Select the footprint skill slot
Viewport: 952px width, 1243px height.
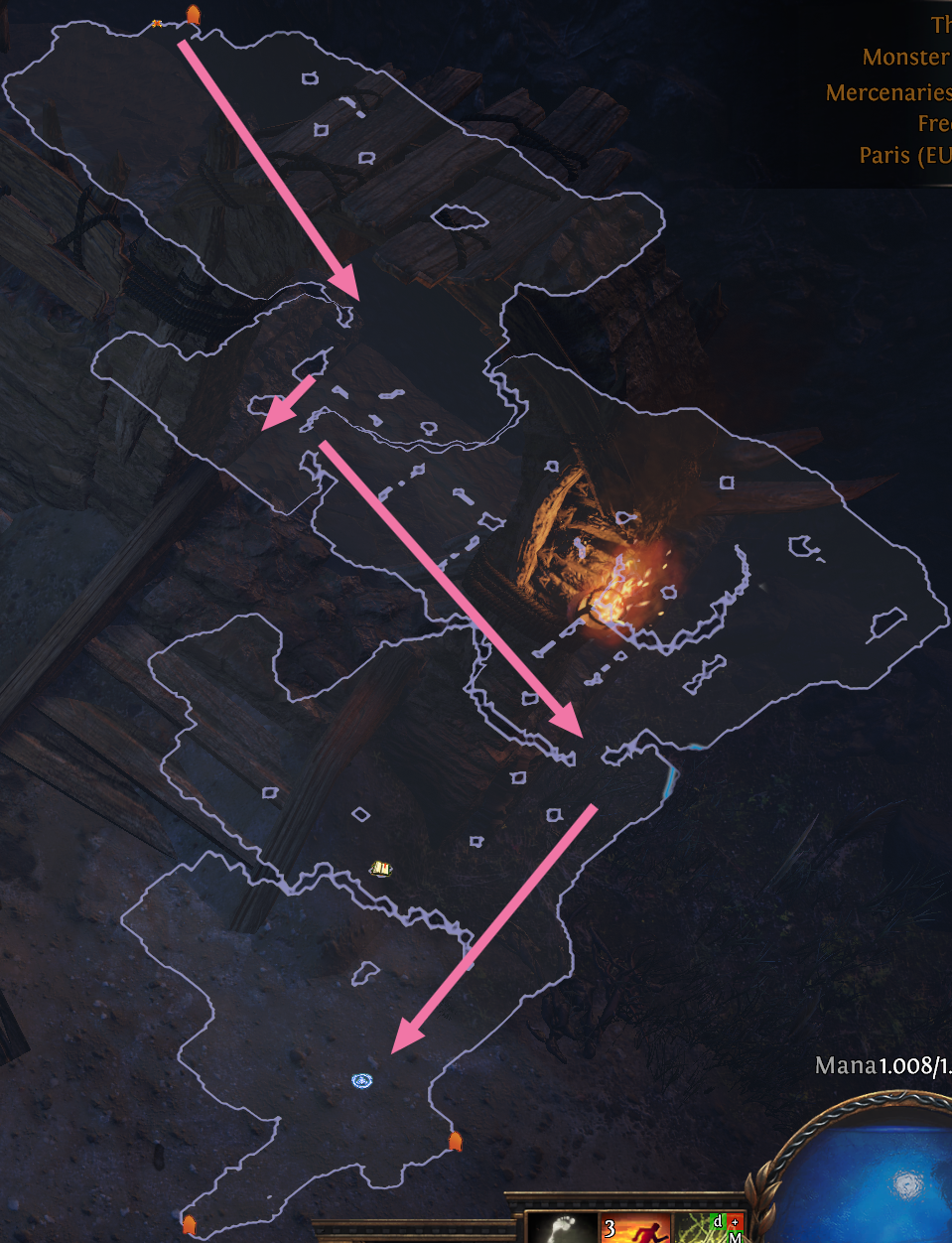click(x=561, y=1228)
